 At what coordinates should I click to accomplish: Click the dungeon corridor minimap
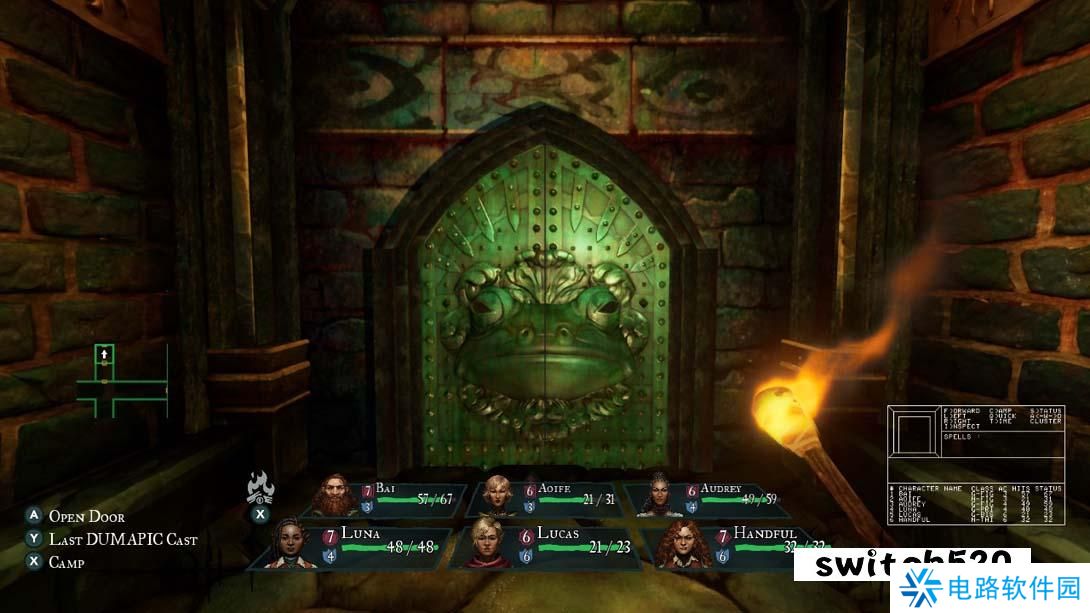120,380
